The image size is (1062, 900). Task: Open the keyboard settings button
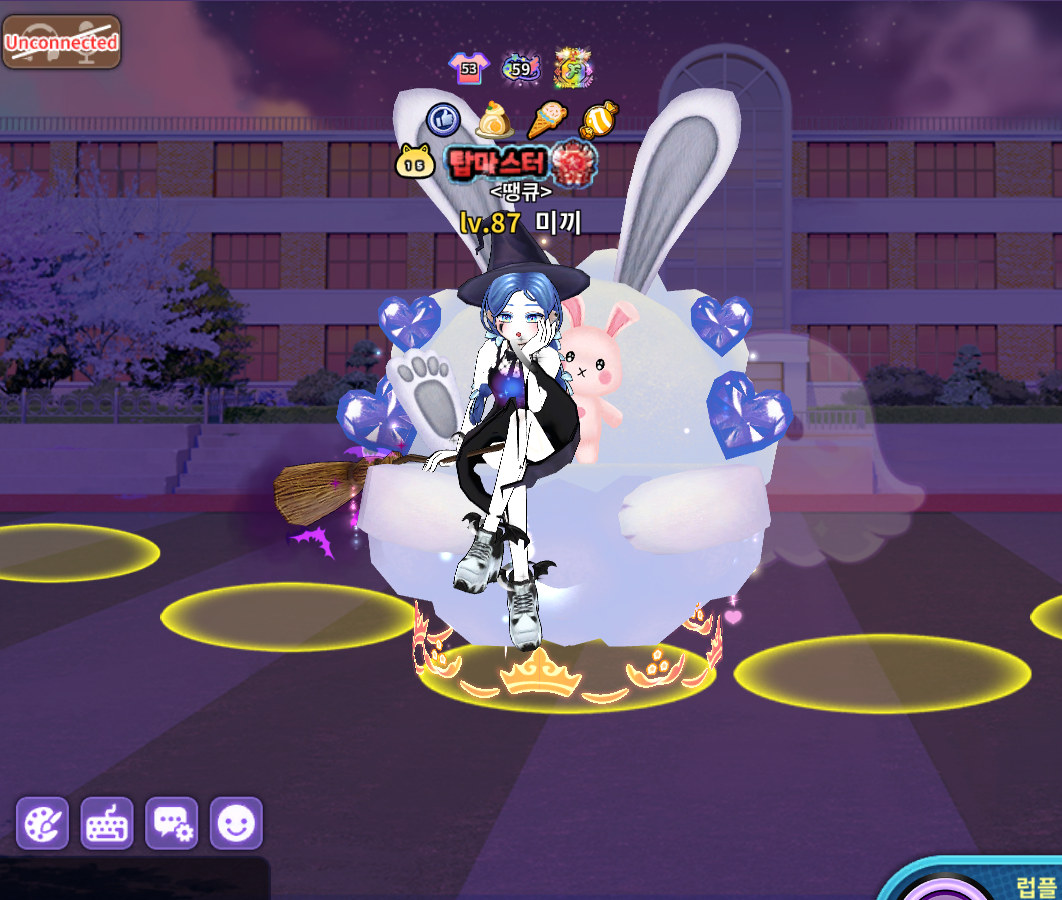coord(107,823)
